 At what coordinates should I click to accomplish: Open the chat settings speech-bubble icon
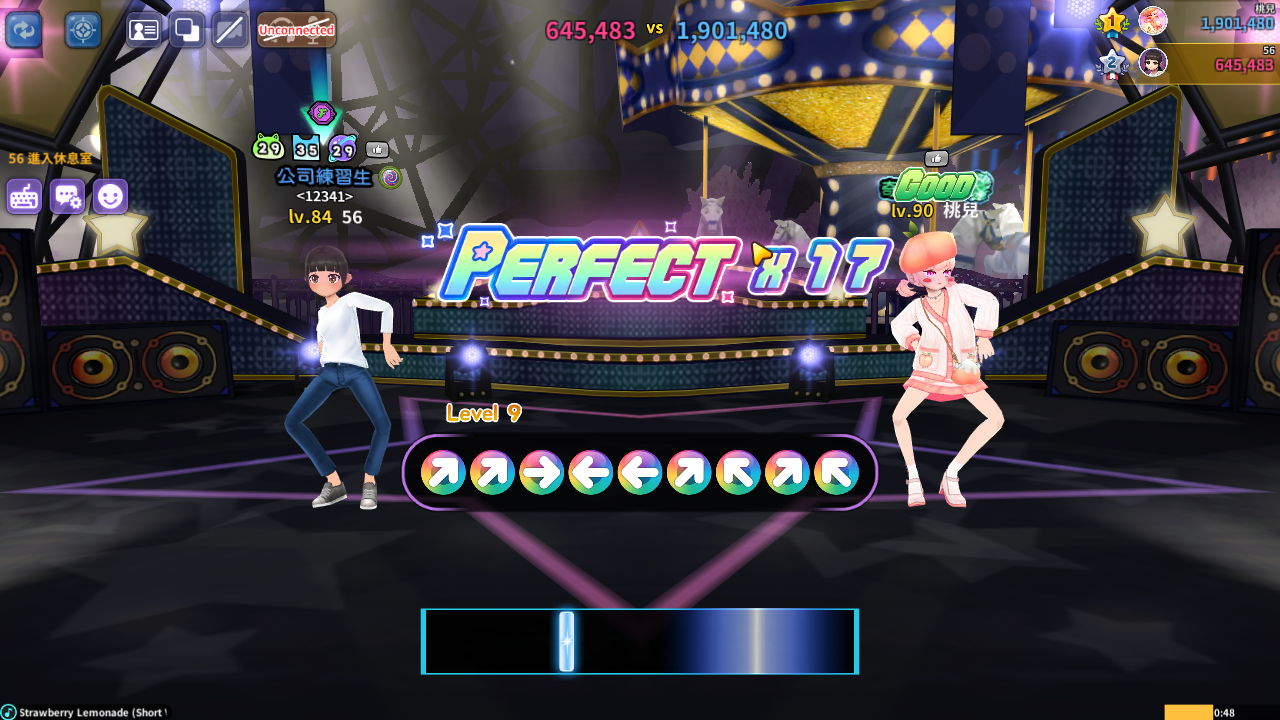tap(67, 197)
